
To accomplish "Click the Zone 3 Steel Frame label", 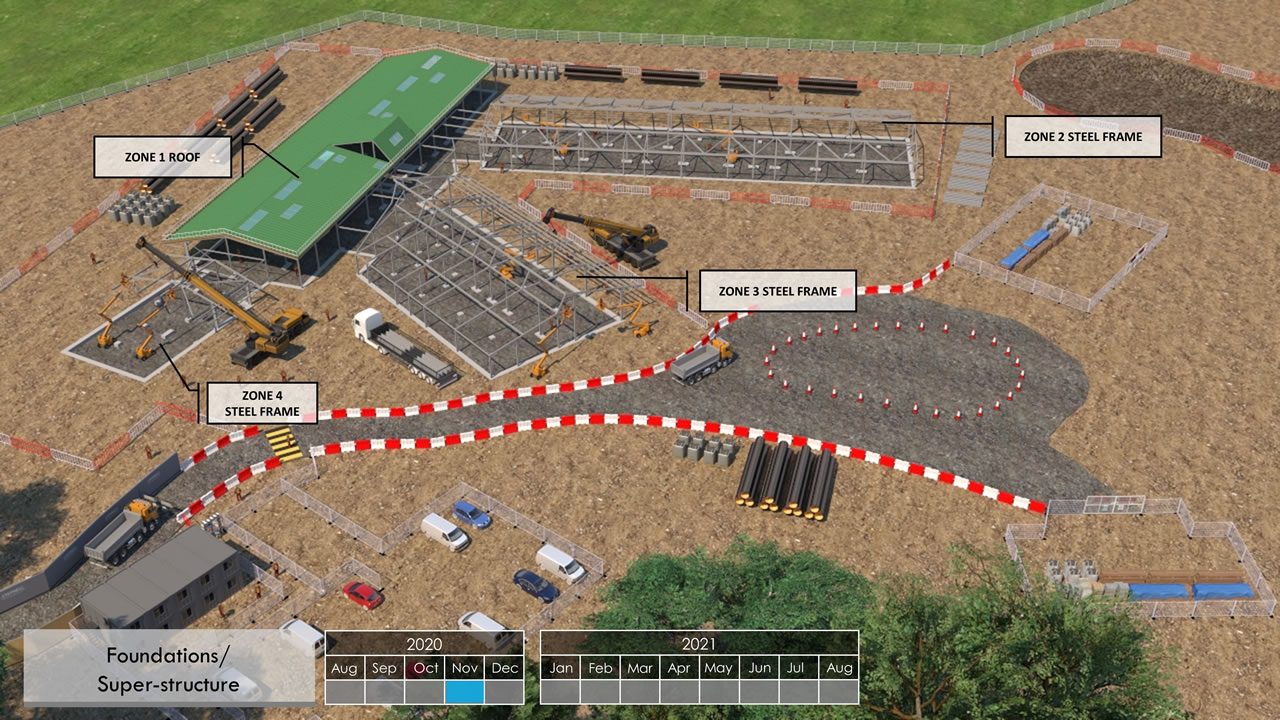I will coord(777,291).
